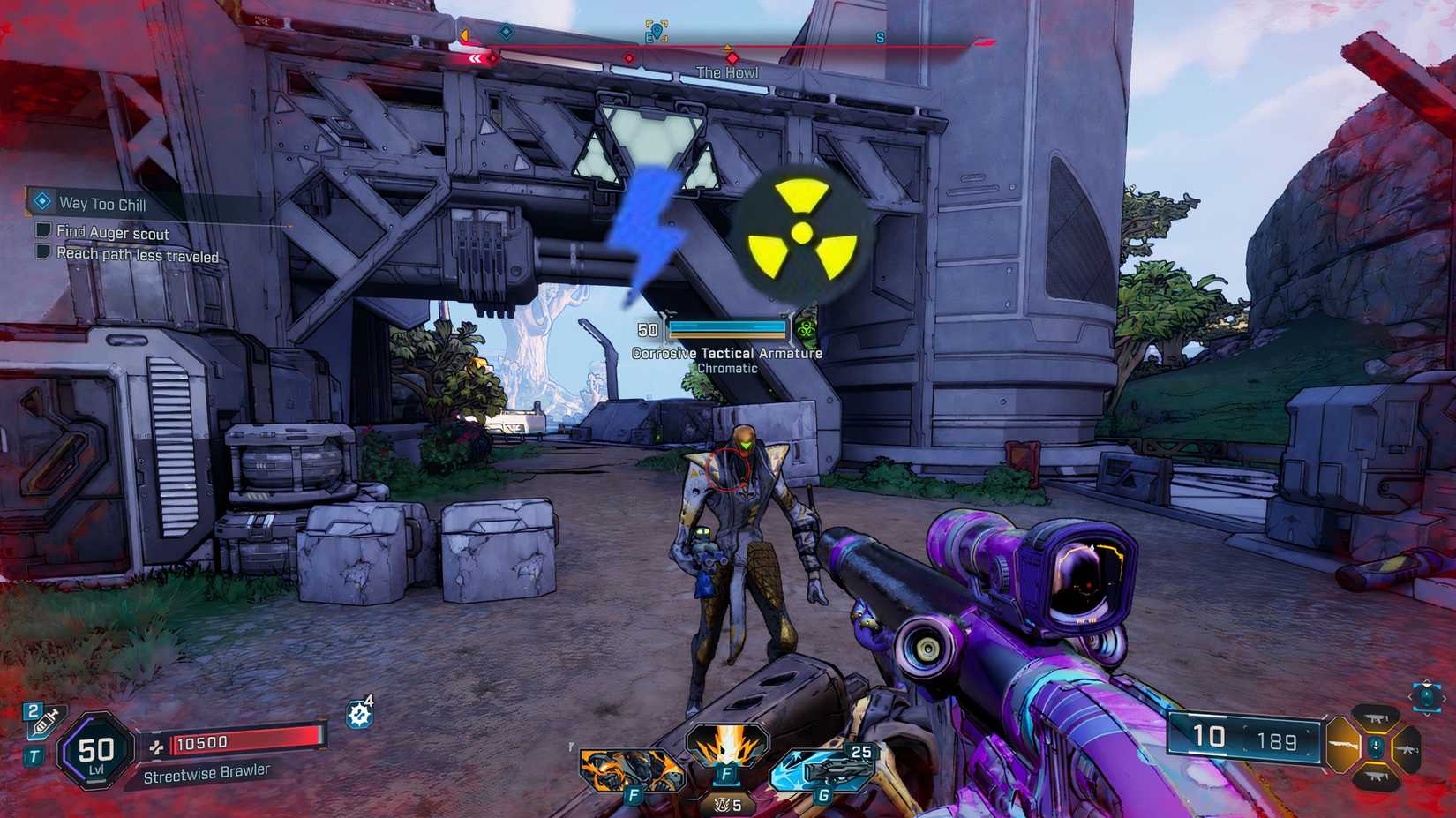
Task: Click the grenade counter icon showing 5
Action: pos(725,804)
